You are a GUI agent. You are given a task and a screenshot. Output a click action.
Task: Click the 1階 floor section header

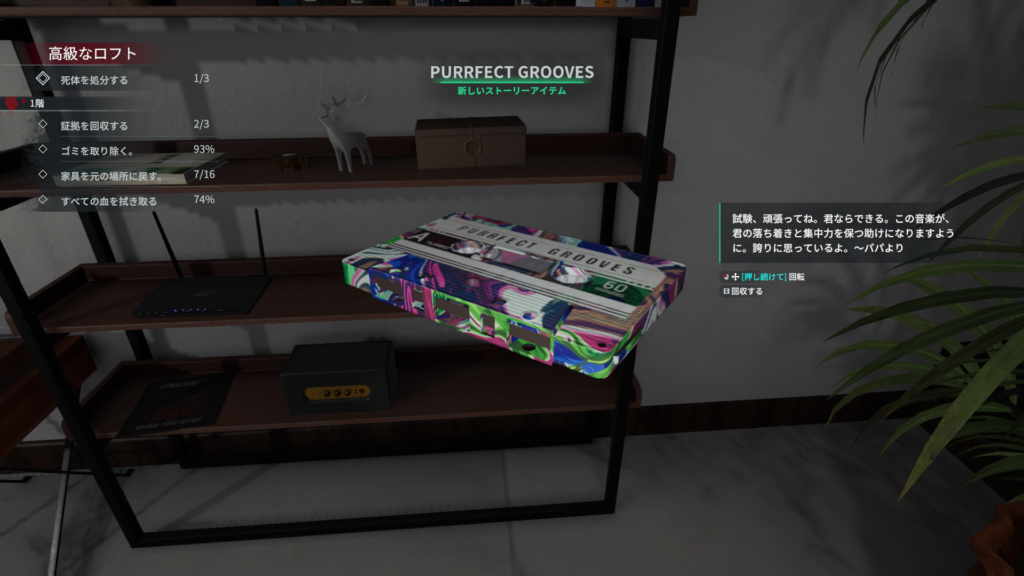point(37,103)
